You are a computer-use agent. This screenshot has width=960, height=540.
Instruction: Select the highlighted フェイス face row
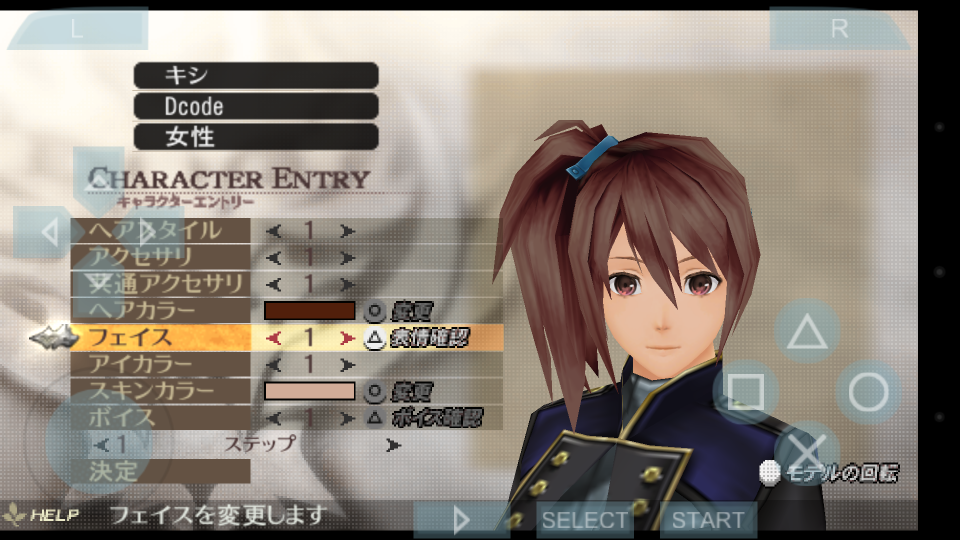[160, 338]
